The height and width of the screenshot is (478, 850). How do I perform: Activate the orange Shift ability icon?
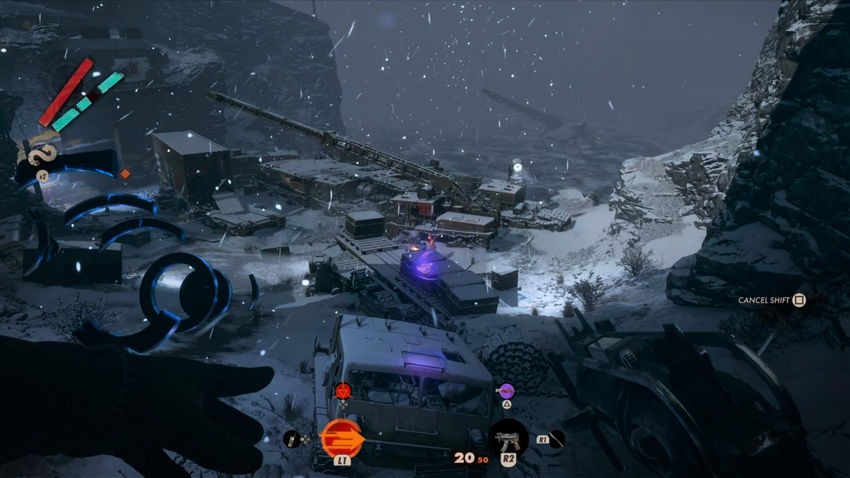pos(342,437)
